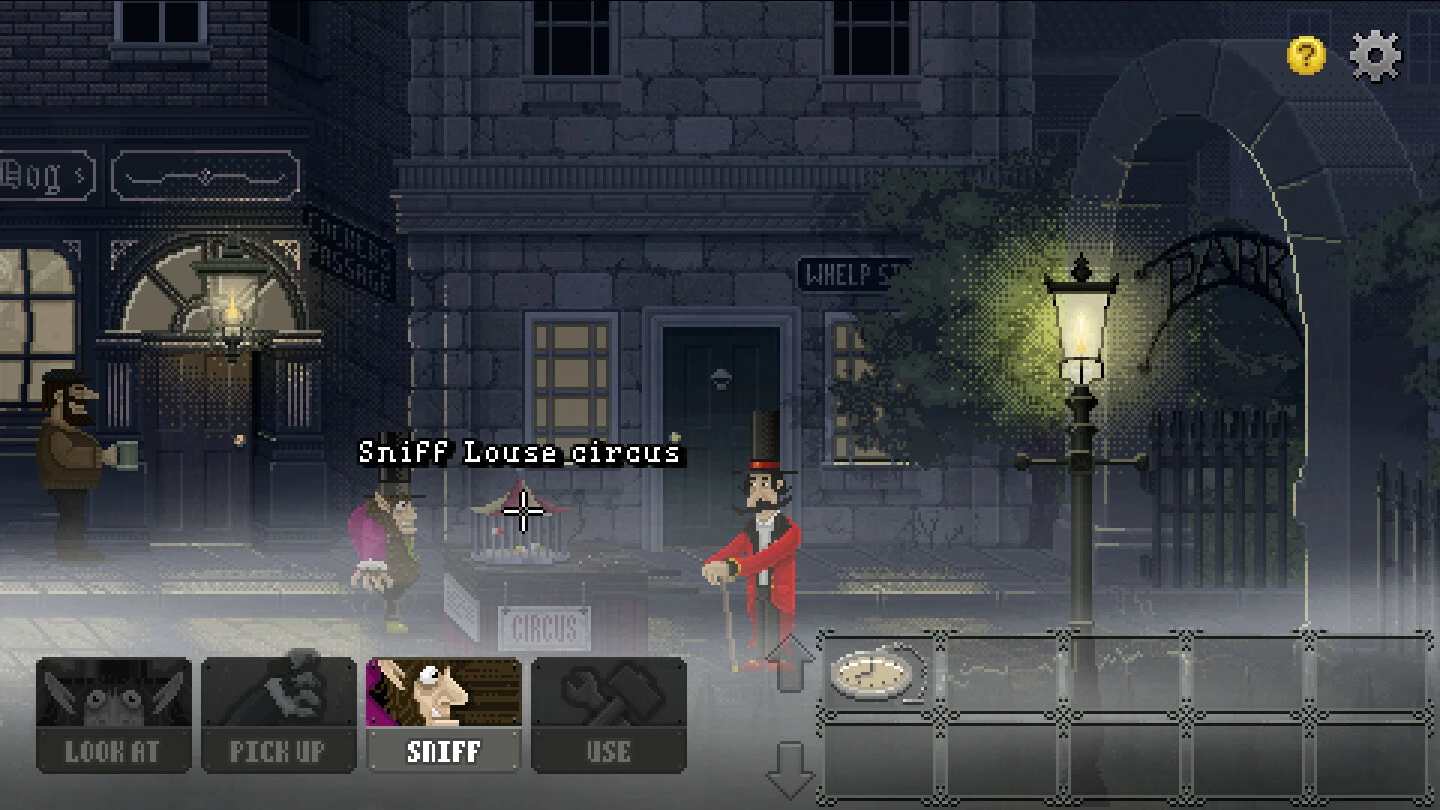Open the yellow question mark hint

(1306, 56)
